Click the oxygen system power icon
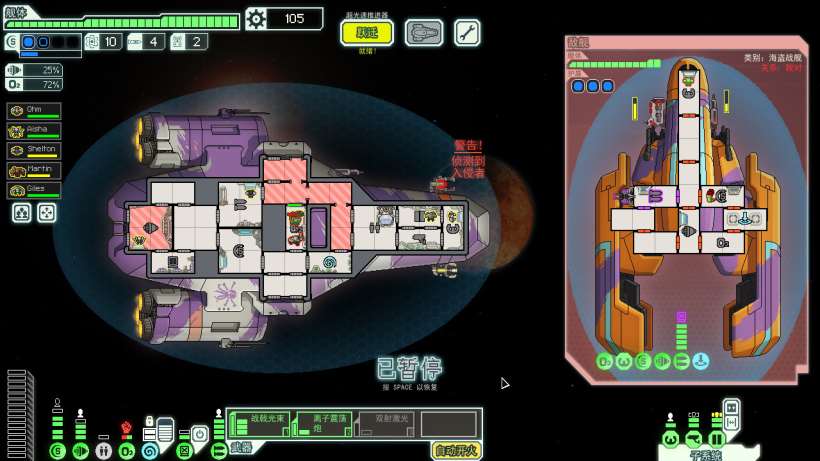The width and height of the screenshot is (820, 461). coord(127,451)
